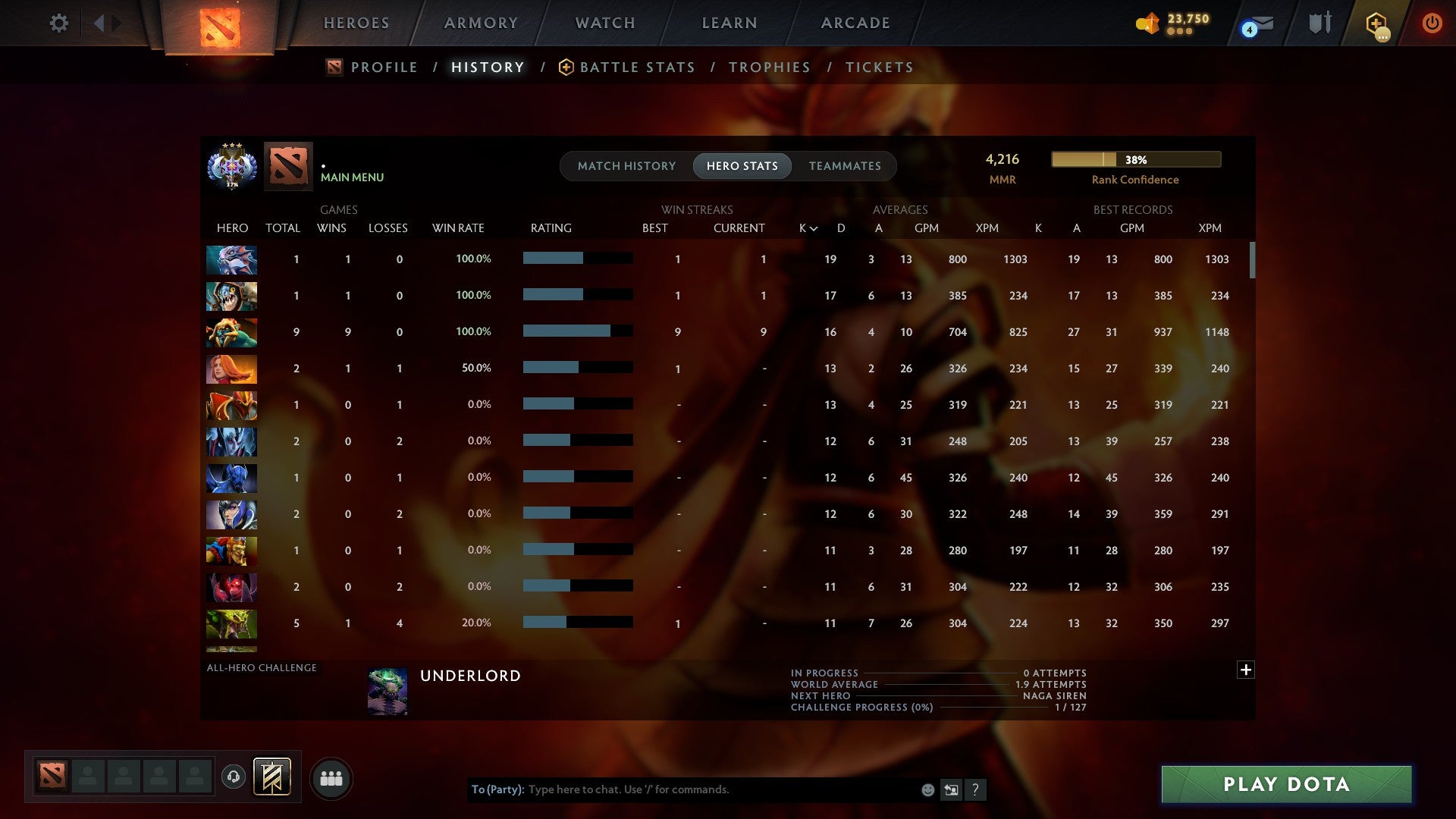Toggle the headset voice chat icon

click(x=233, y=778)
